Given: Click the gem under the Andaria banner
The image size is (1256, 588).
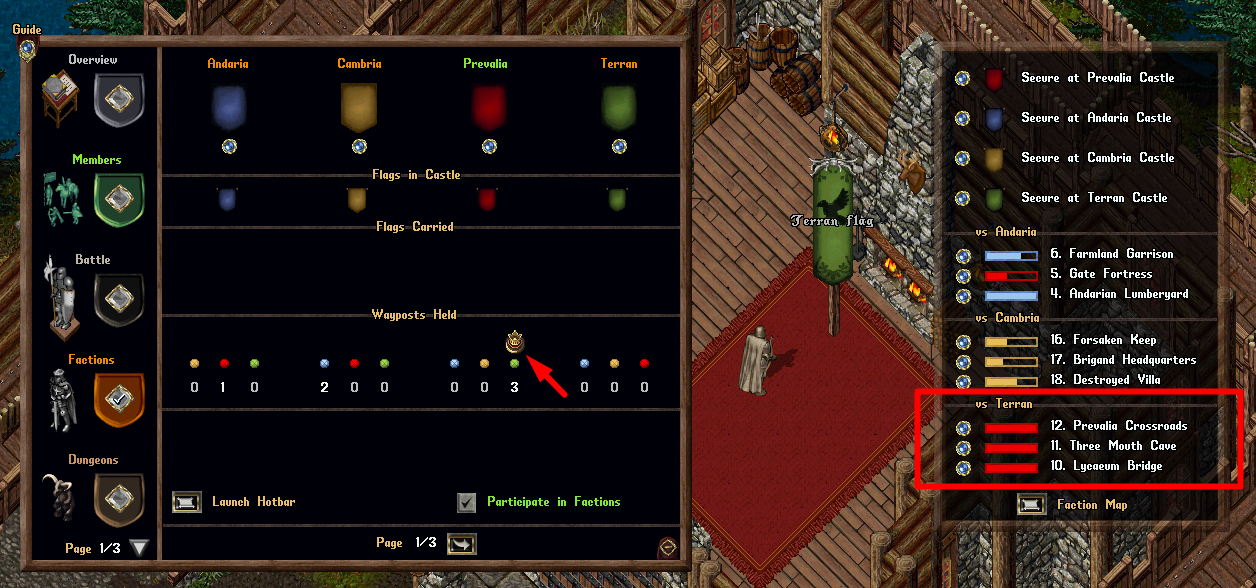Looking at the screenshot, I should (229, 146).
